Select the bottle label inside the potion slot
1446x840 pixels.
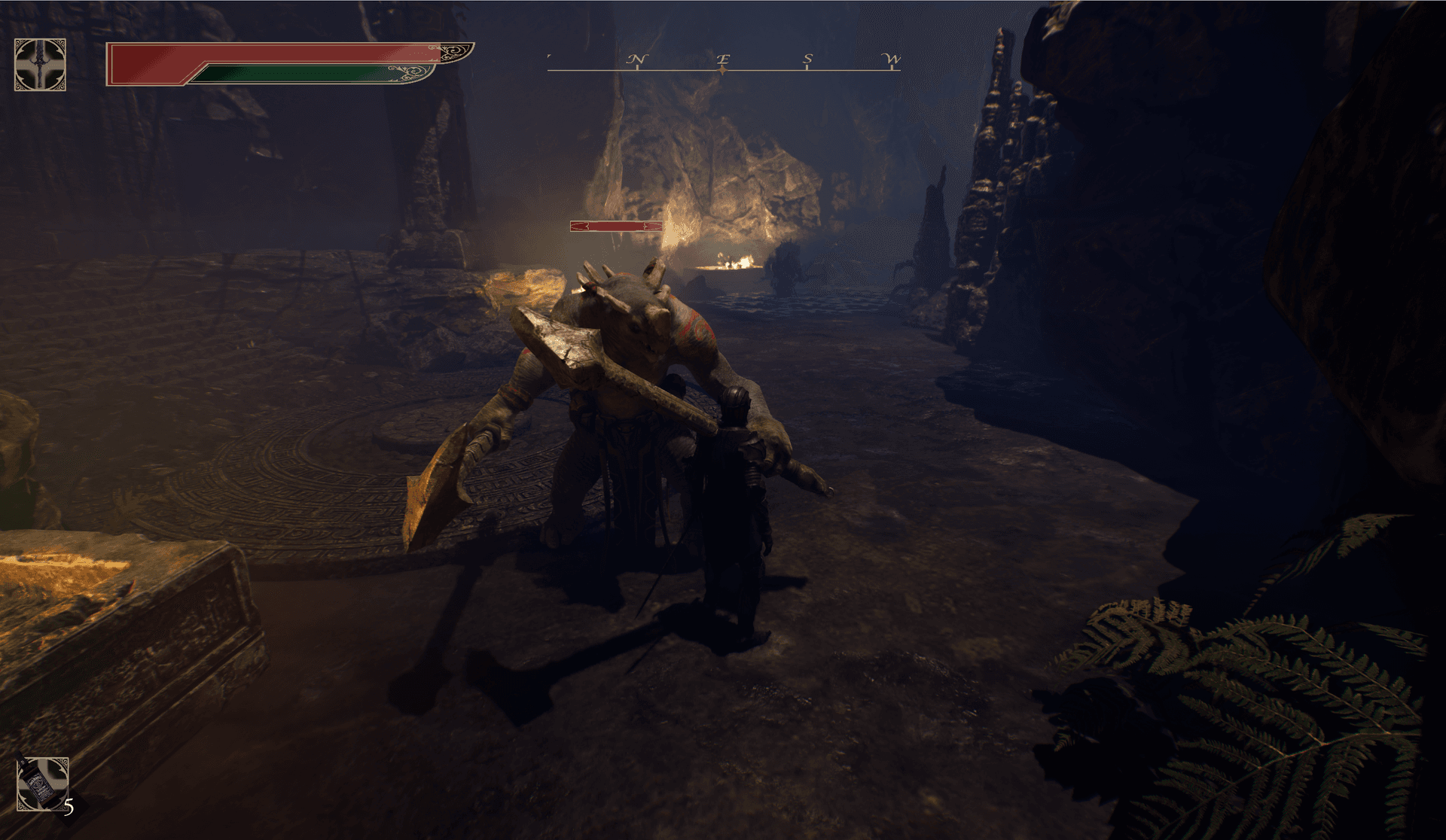pyautogui.click(x=40, y=785)
